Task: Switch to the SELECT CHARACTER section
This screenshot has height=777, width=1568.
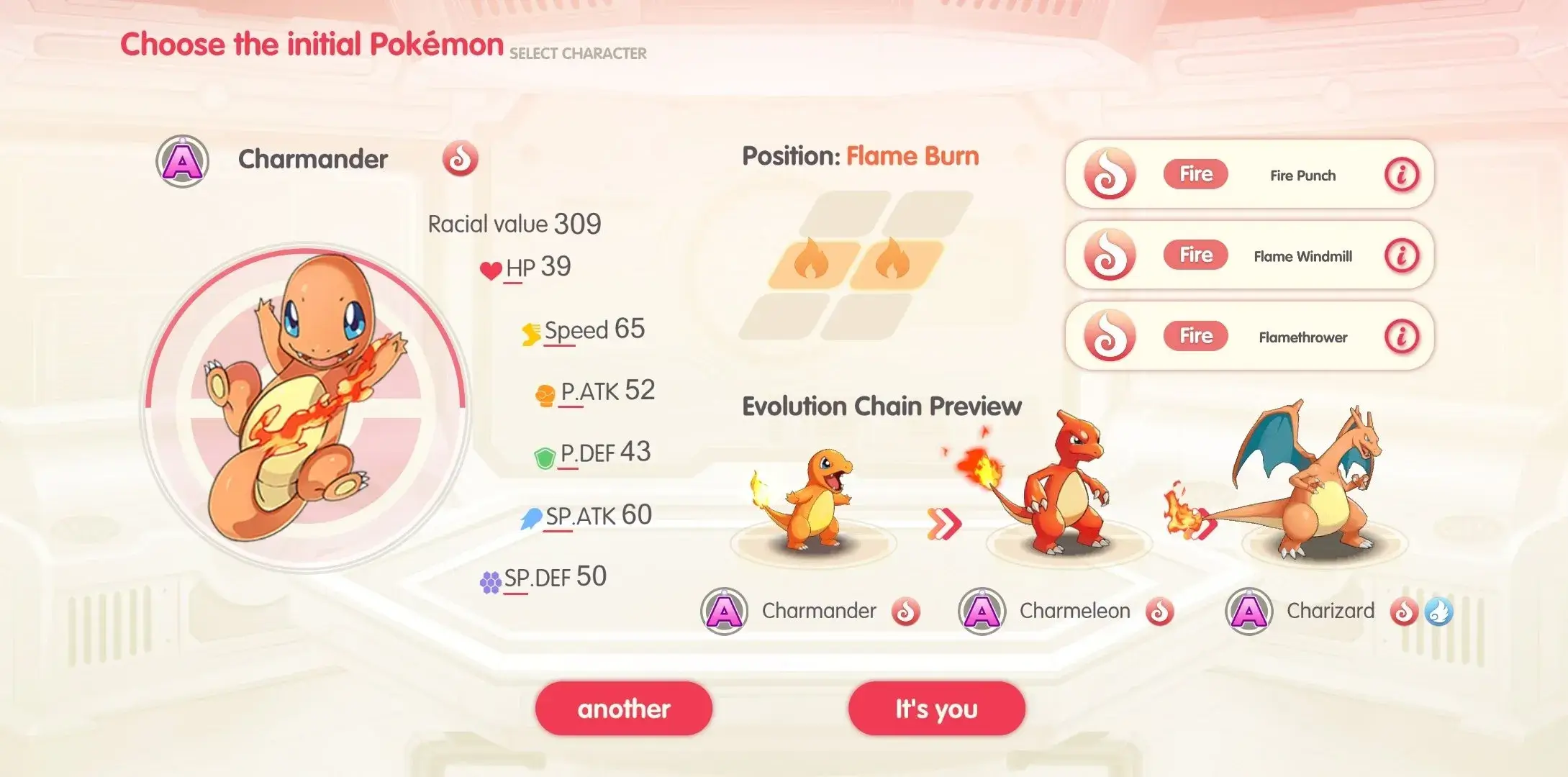Action: coord(577,53)
